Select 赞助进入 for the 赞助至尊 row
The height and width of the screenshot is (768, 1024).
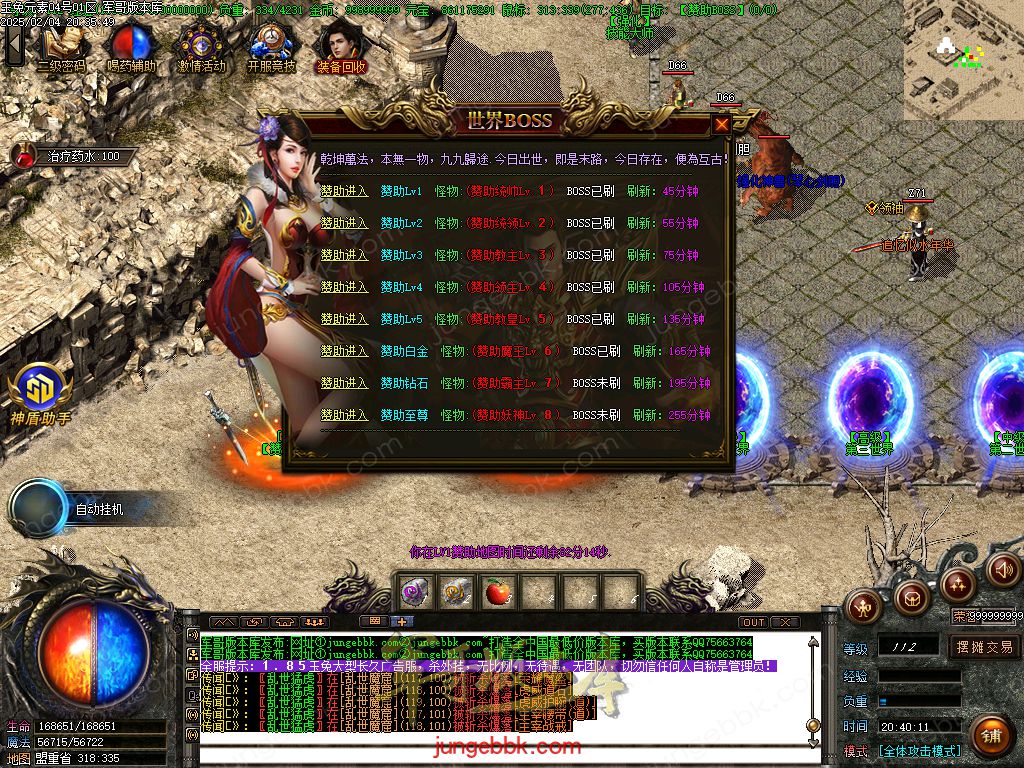point(344,415)
